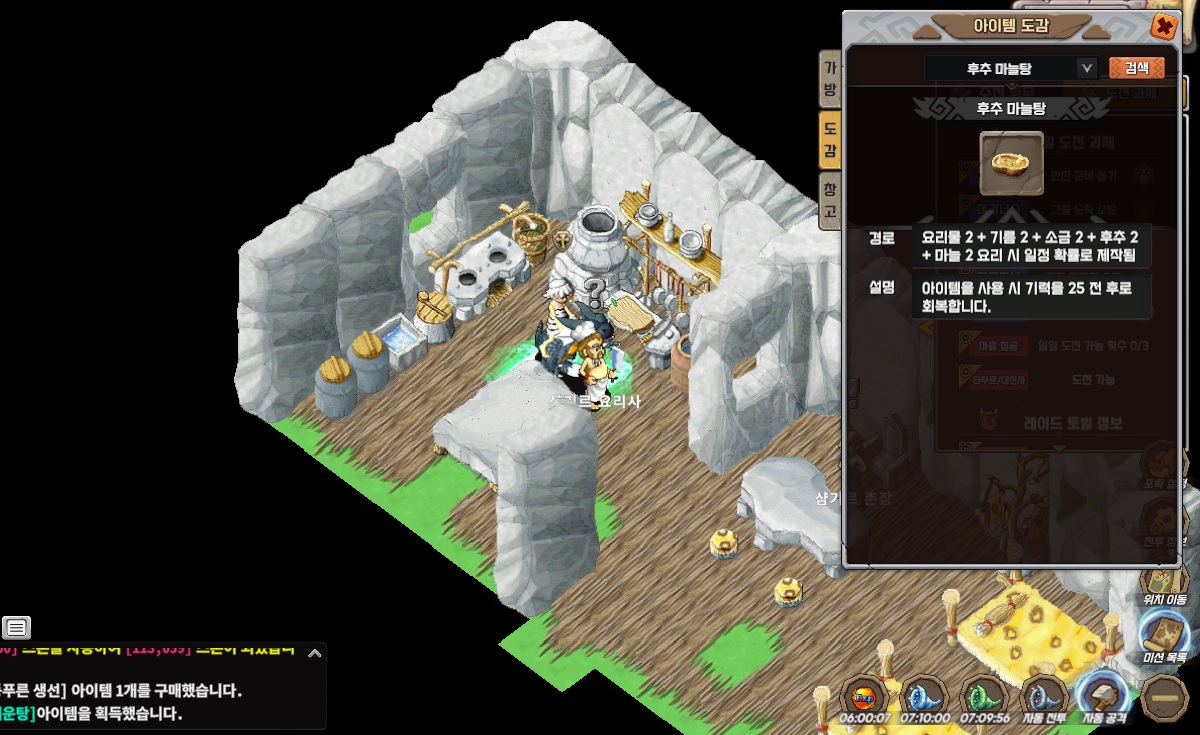Toggle 자동 공격 auto attack
Image resolution: width=1200 pixels, height=735 pixels.
[1103, 695]
